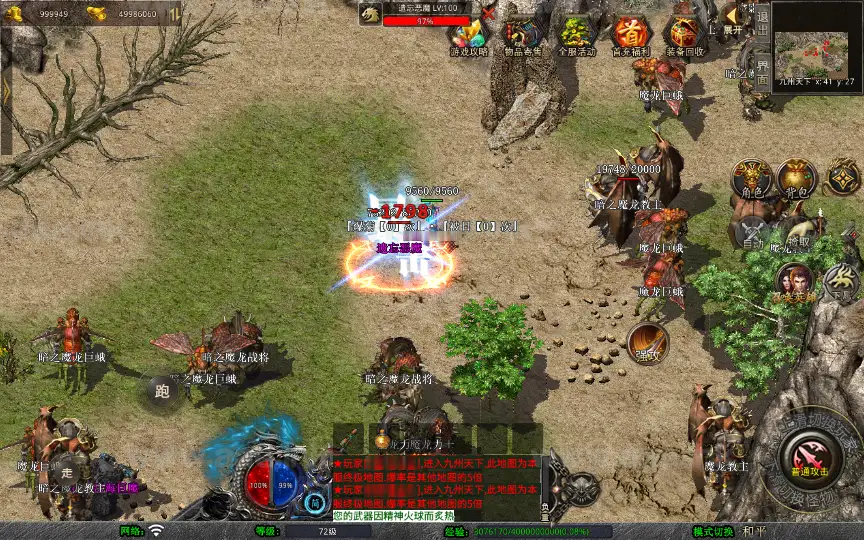864x540 pixels.
Task: Open the 游戏攻略 game guide icon
Action: point(469,34)
